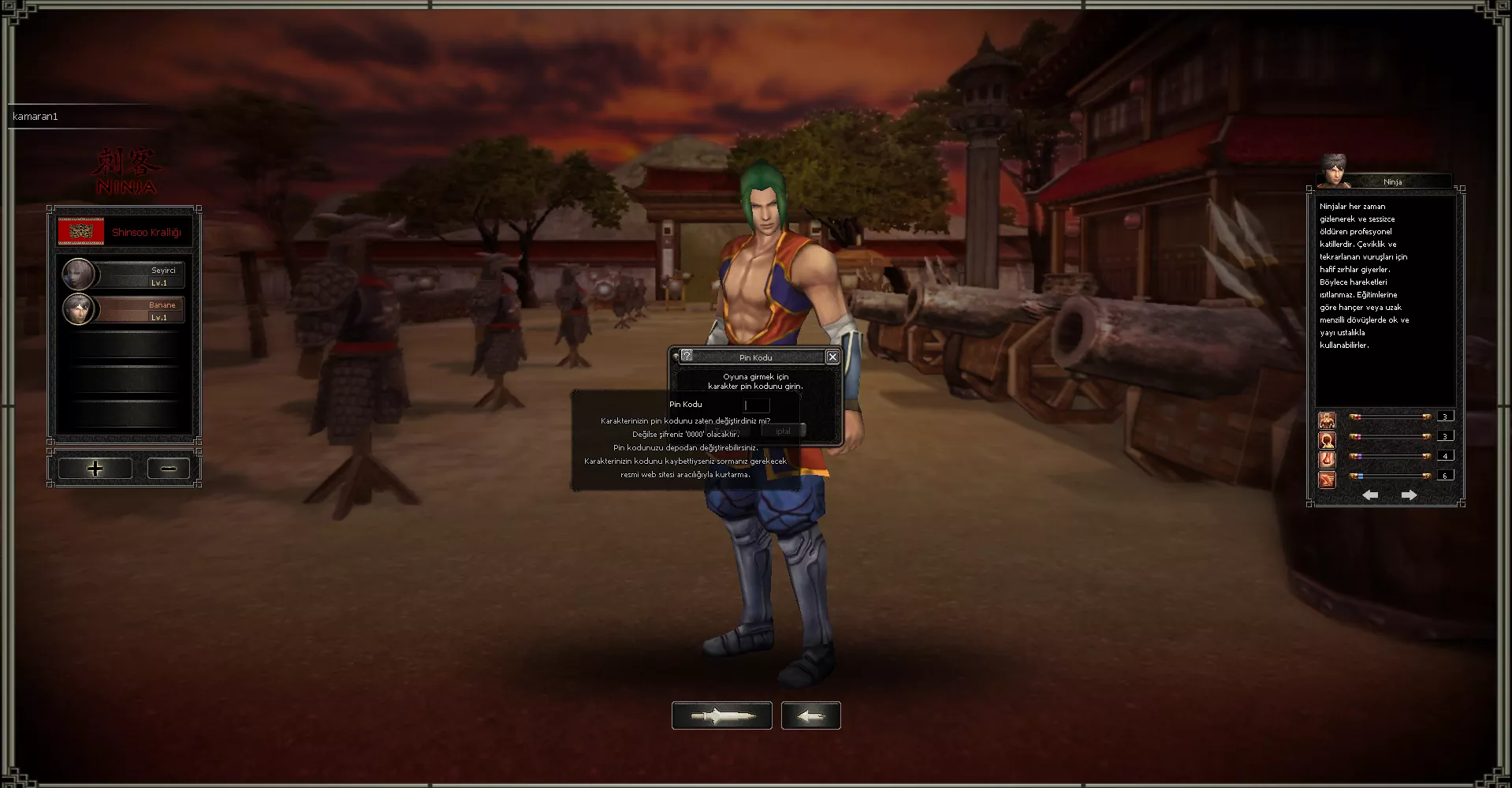This screenshot has width=1512, height=788.
Task: Focus the Pin Kodu entry box
Action: [756, 405]
